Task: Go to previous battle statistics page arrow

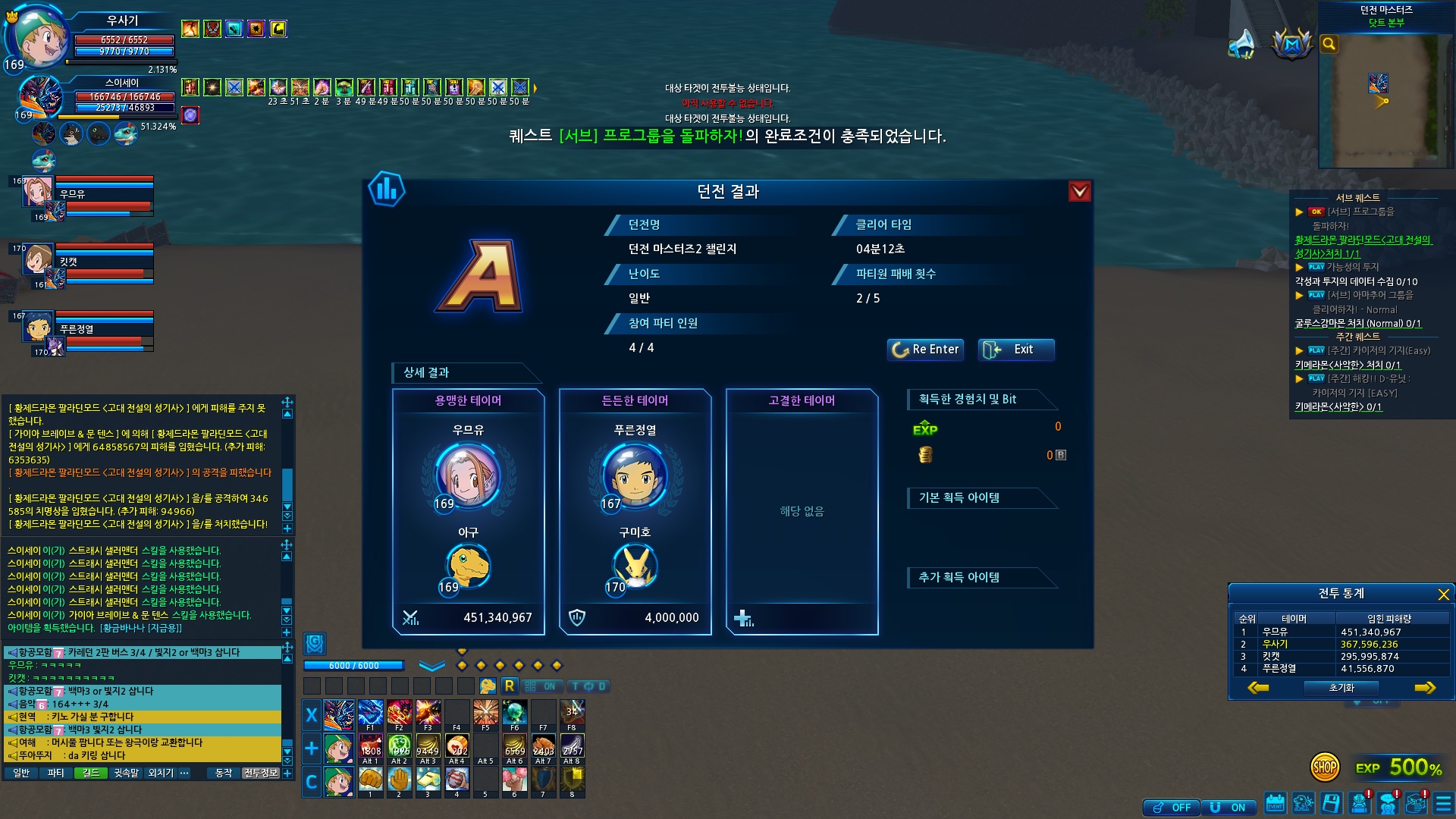Action: [x=1258, y=688]
